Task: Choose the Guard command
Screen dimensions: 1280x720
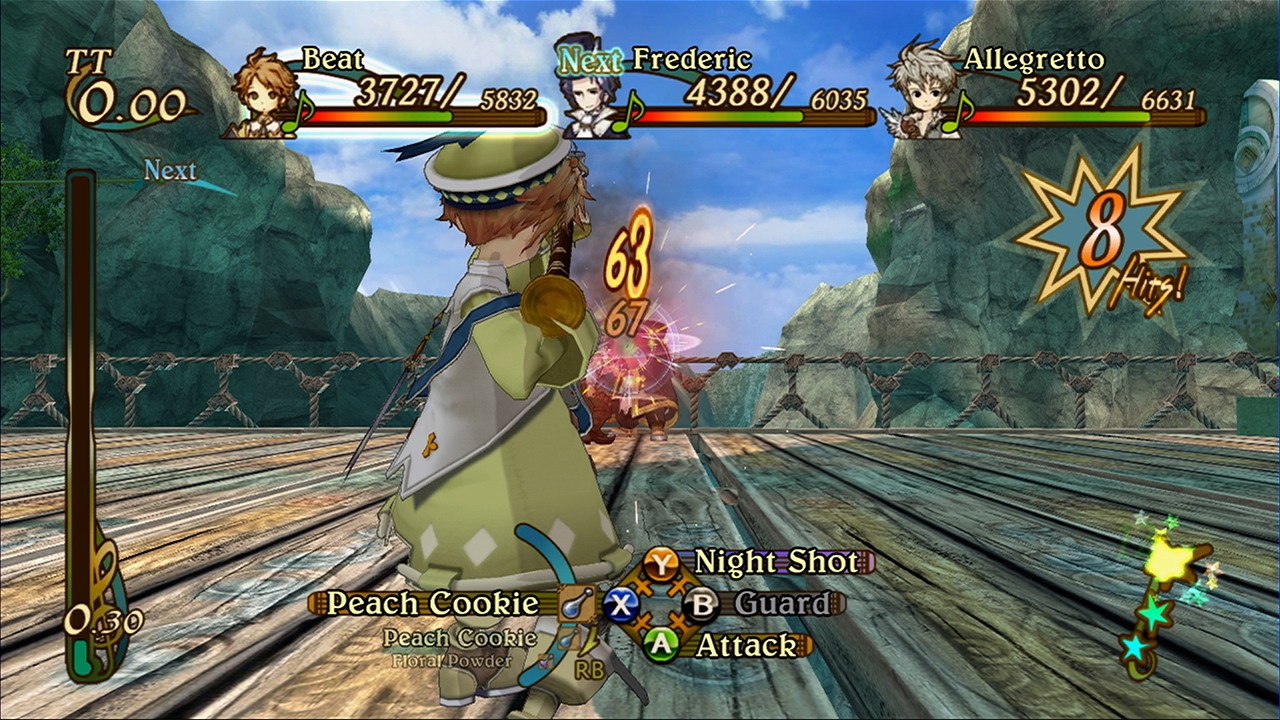Action: (782, 604)
